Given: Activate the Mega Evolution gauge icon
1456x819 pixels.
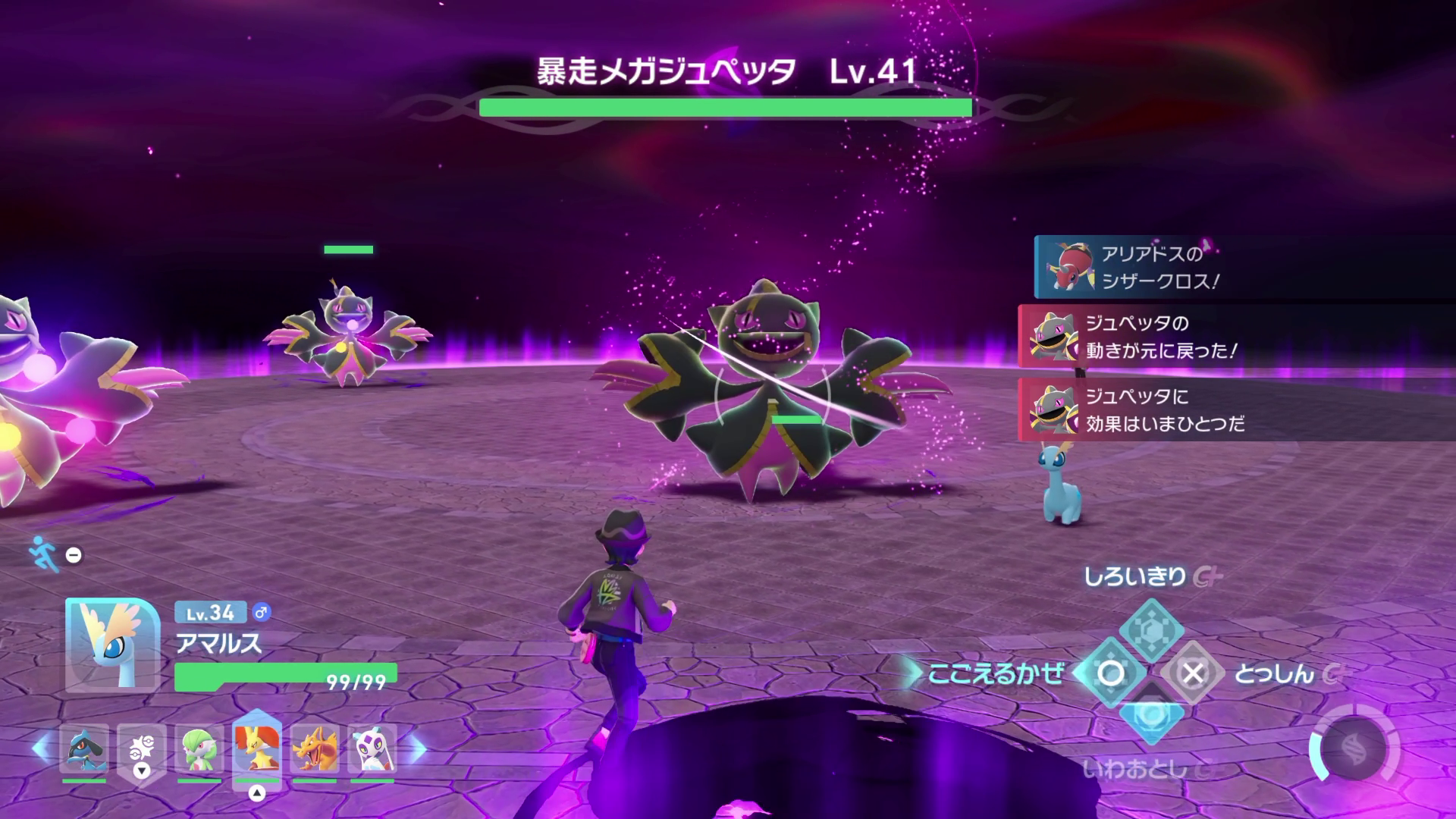Looking at the screenshot, I should click(x=1354, y=750).
